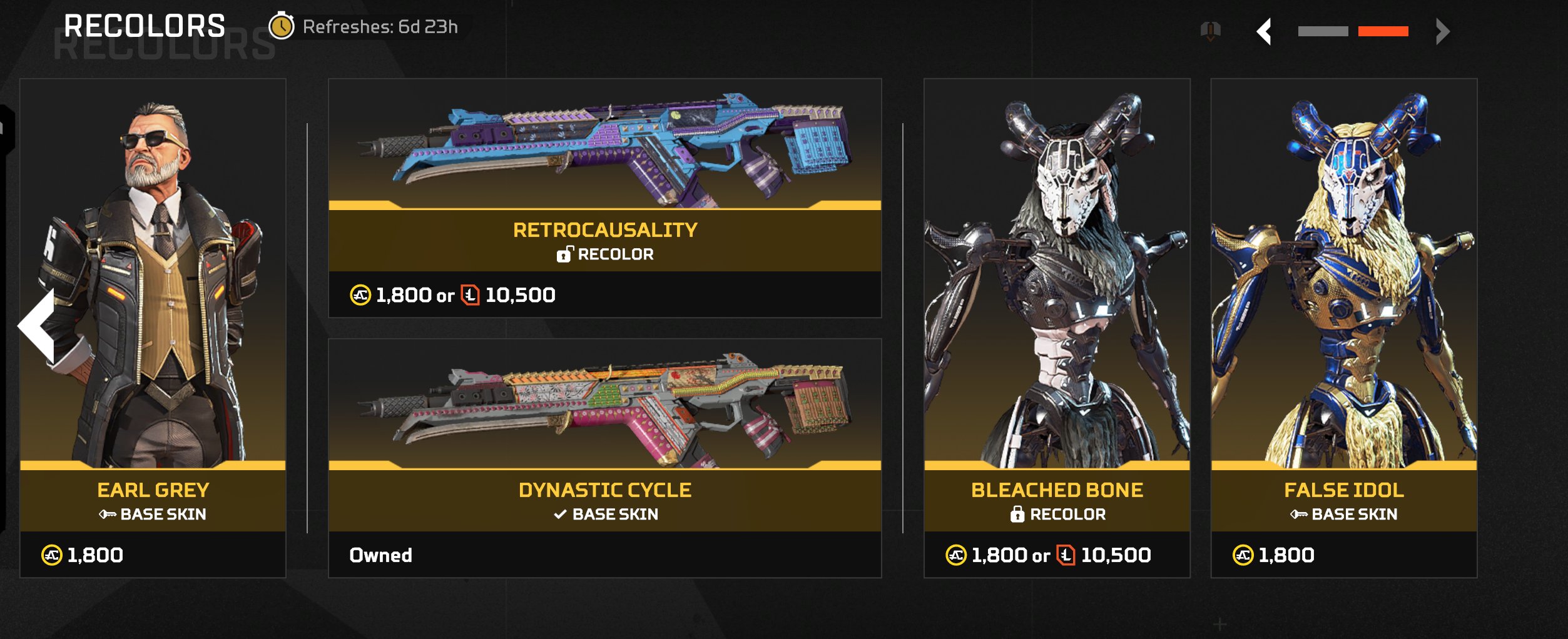Click the large white left arrow
Screen dimensions: 1568x639
39,325
